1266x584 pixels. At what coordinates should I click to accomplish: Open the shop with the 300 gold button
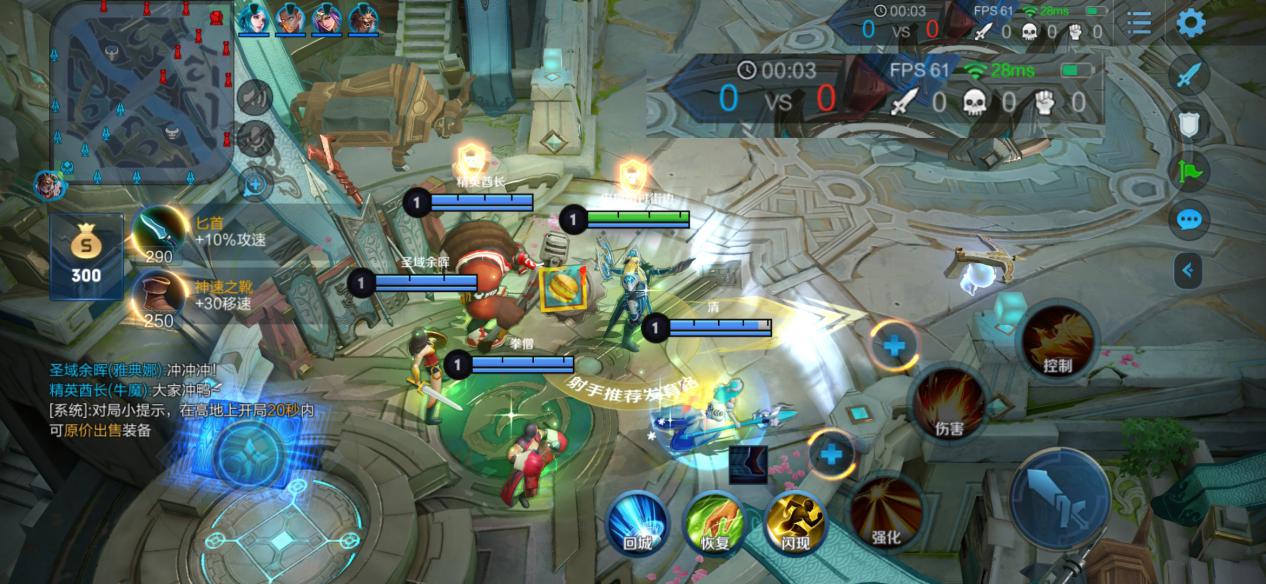pos(86,256)
